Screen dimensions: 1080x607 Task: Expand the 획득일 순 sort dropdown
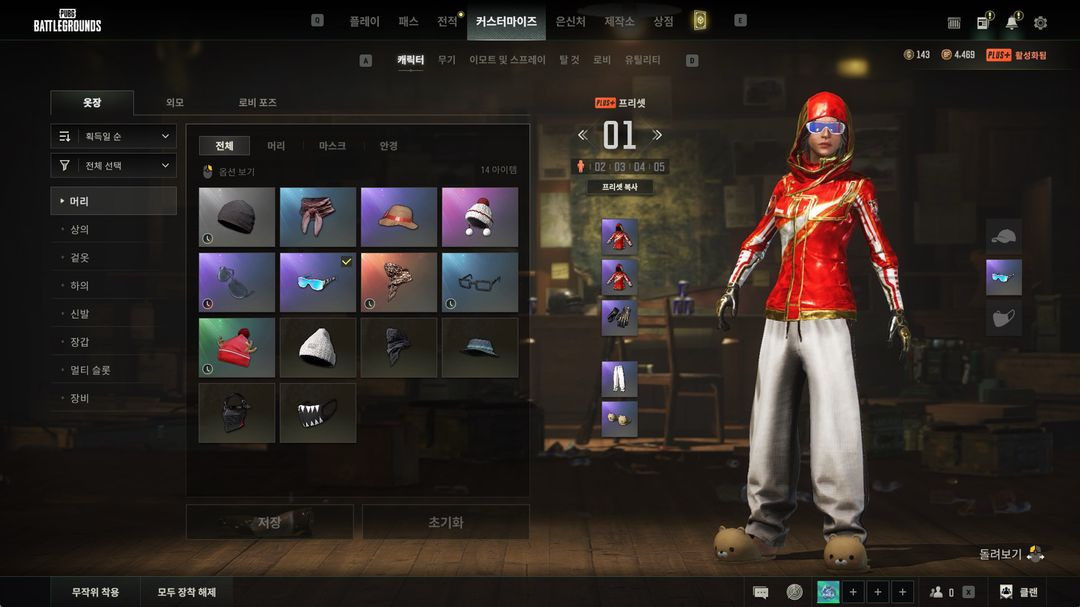(114, 136)
